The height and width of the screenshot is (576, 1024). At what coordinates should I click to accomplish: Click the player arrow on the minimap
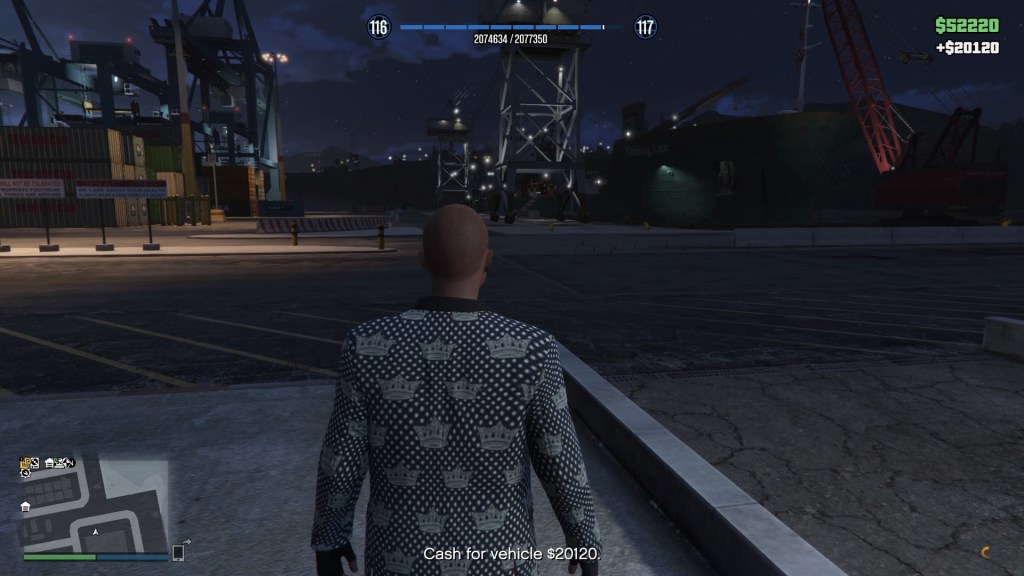(94, 532)
